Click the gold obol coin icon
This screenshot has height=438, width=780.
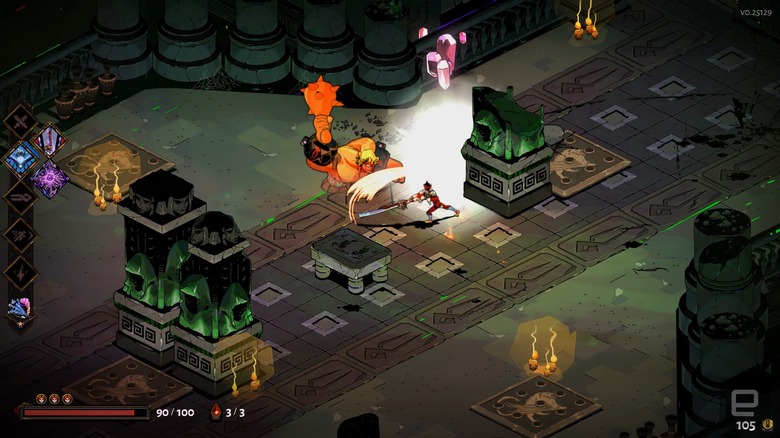coord(768,425)
